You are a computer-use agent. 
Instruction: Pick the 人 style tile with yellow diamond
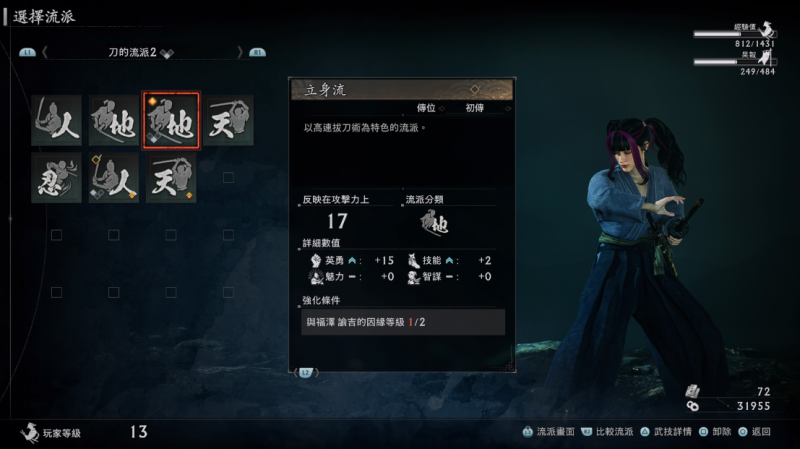(x=113, y=178)
